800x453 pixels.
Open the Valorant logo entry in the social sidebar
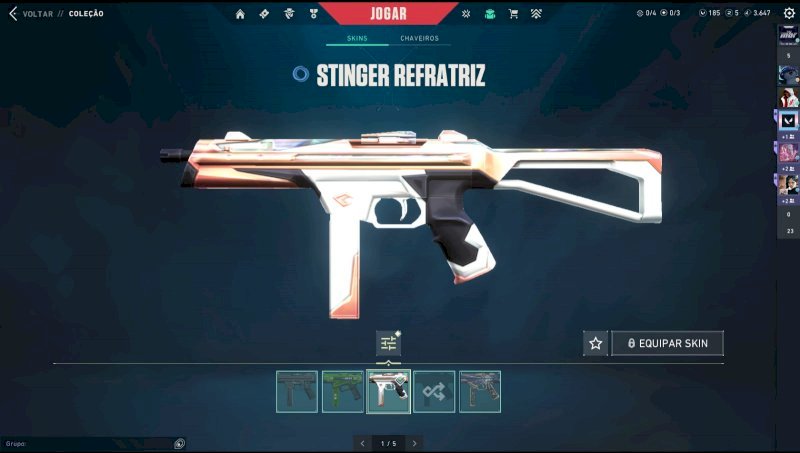pos(788,119)
